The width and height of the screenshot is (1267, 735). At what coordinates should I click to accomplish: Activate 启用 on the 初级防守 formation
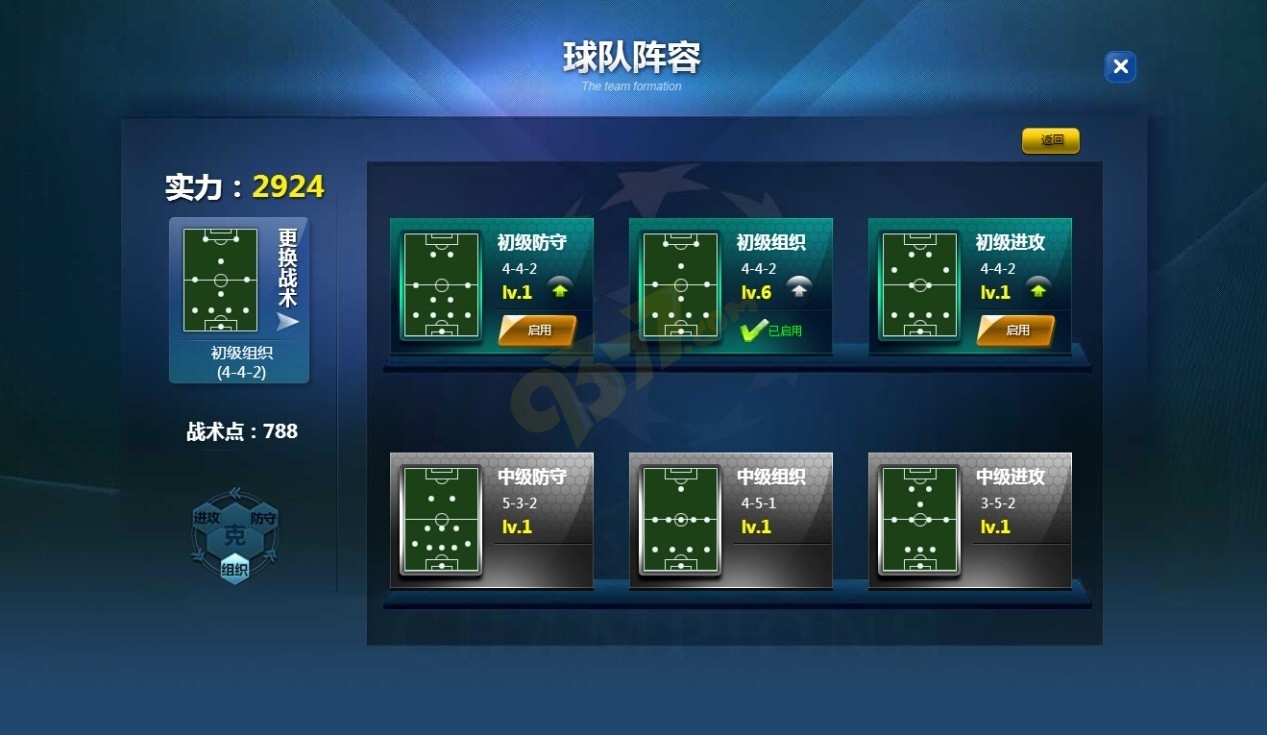(538, 330)
